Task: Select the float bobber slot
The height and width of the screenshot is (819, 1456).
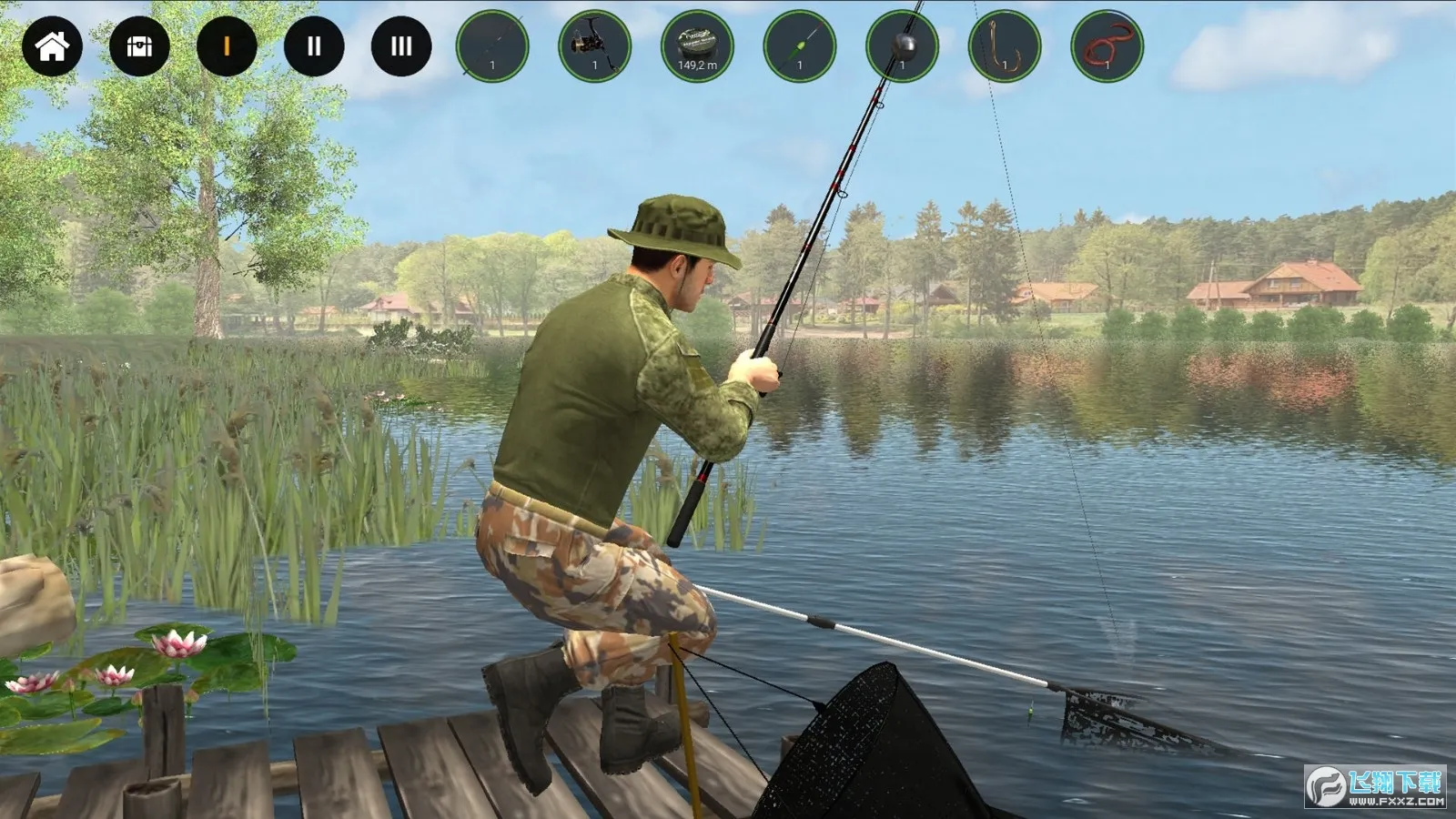Action: pos(800,45)
